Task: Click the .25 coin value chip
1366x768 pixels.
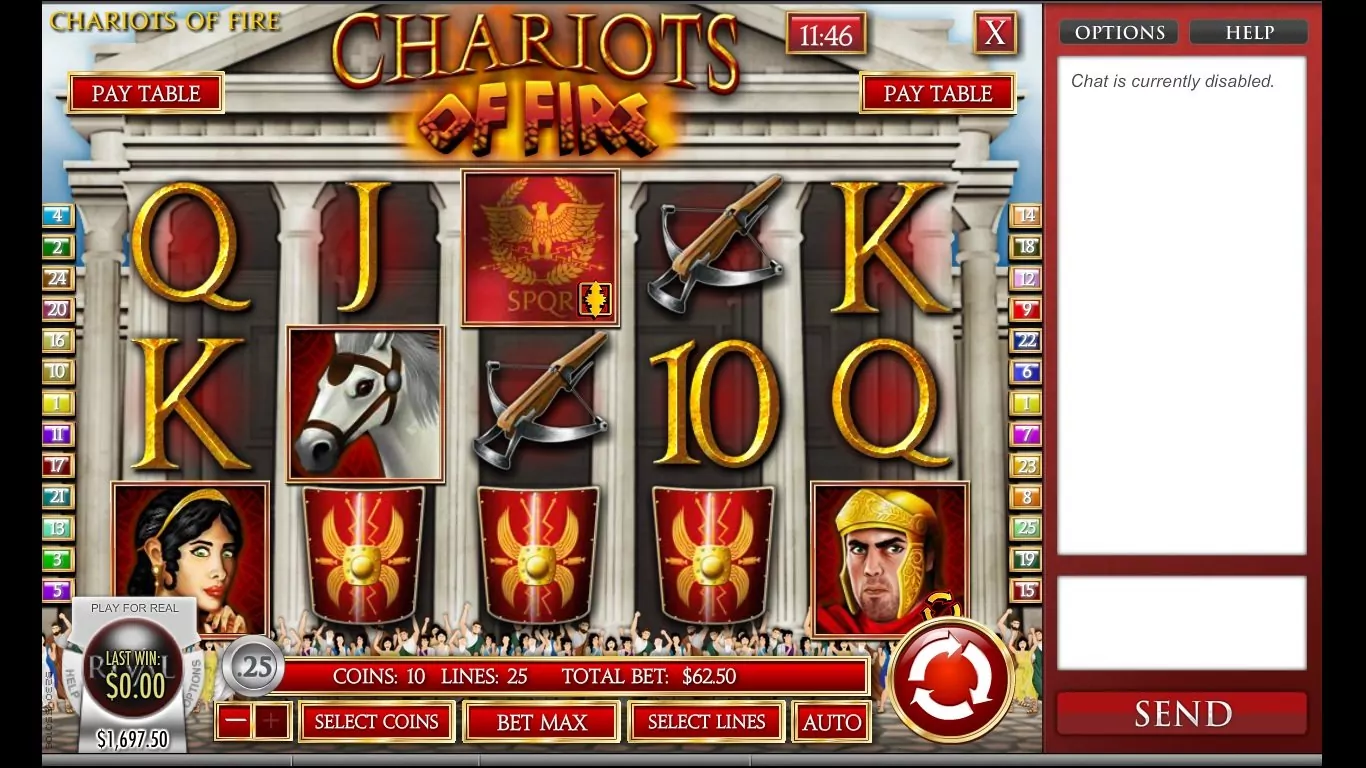Action: [x=253, y=666]
